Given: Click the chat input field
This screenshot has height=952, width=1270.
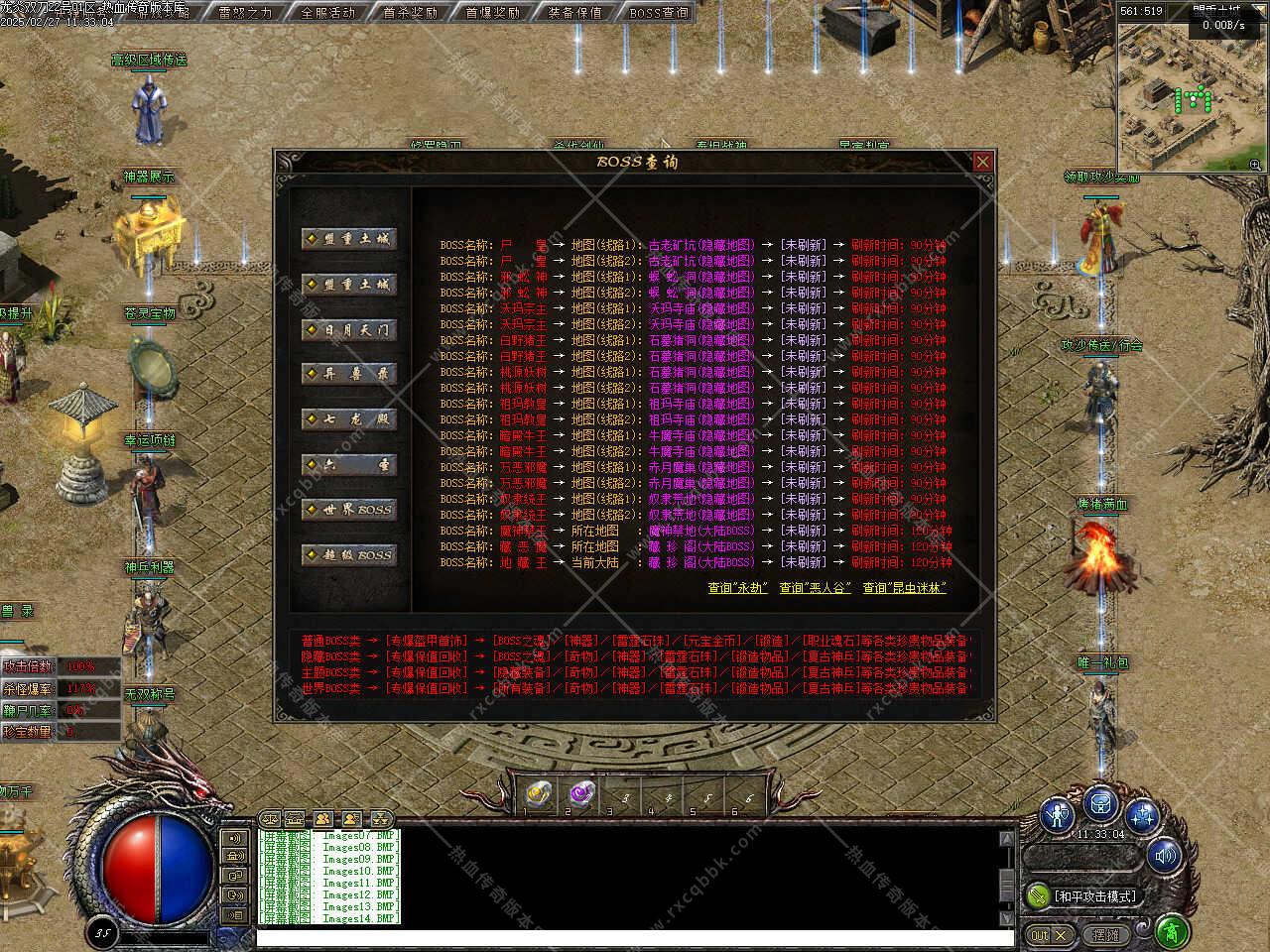Looking at the screenshot, I should pos(635,937).
